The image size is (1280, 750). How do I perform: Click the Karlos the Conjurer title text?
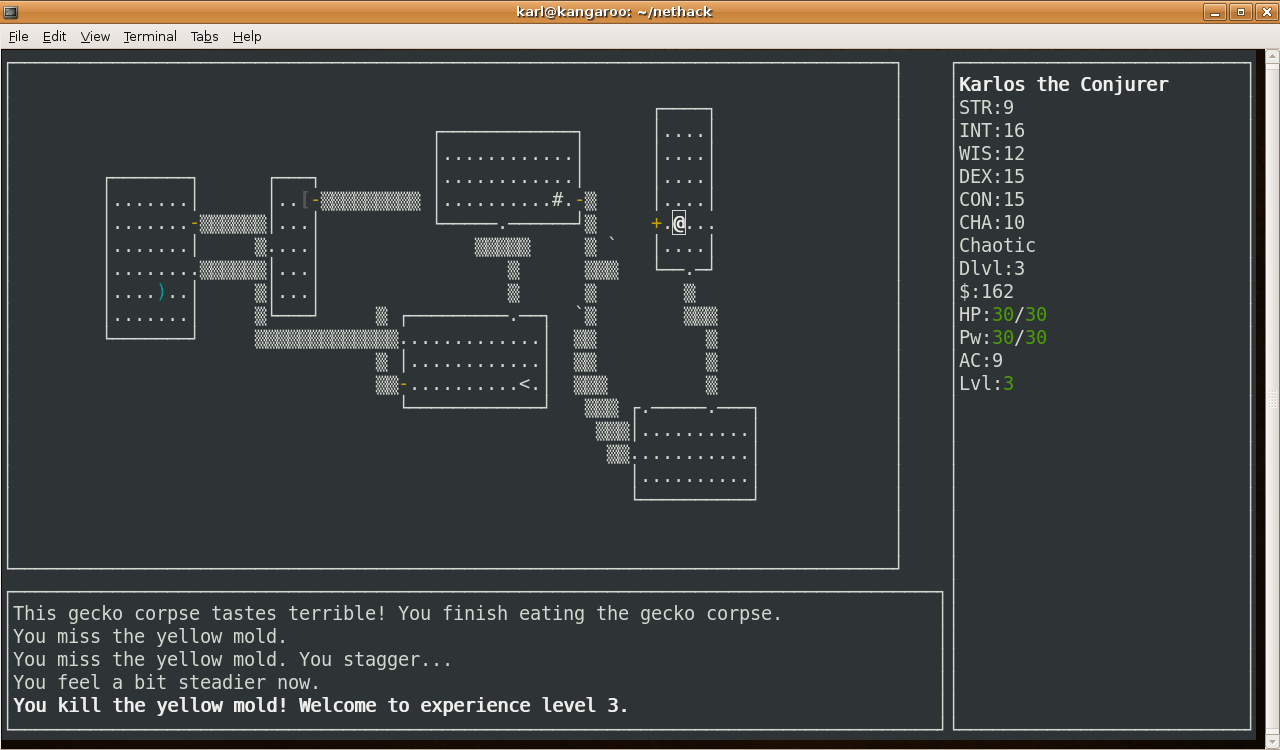pyautogui.click(x=1063, y=84)
